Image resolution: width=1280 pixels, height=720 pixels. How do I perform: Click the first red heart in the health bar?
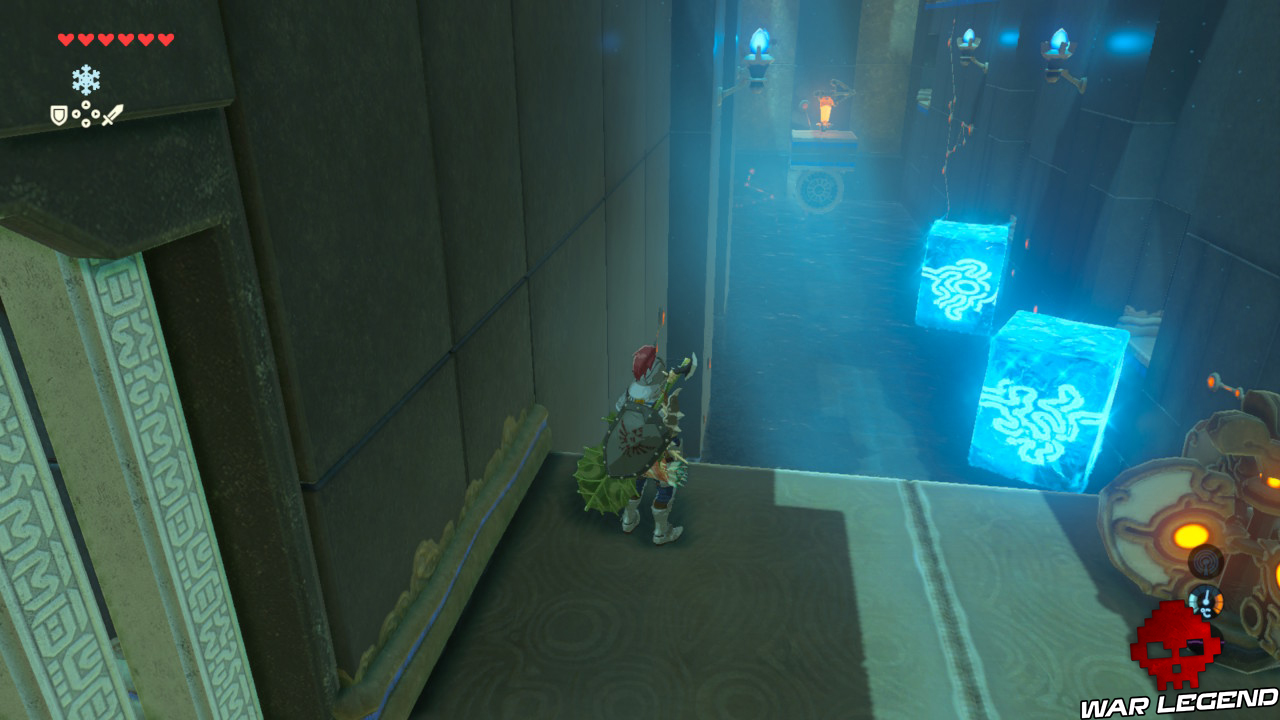65,39
